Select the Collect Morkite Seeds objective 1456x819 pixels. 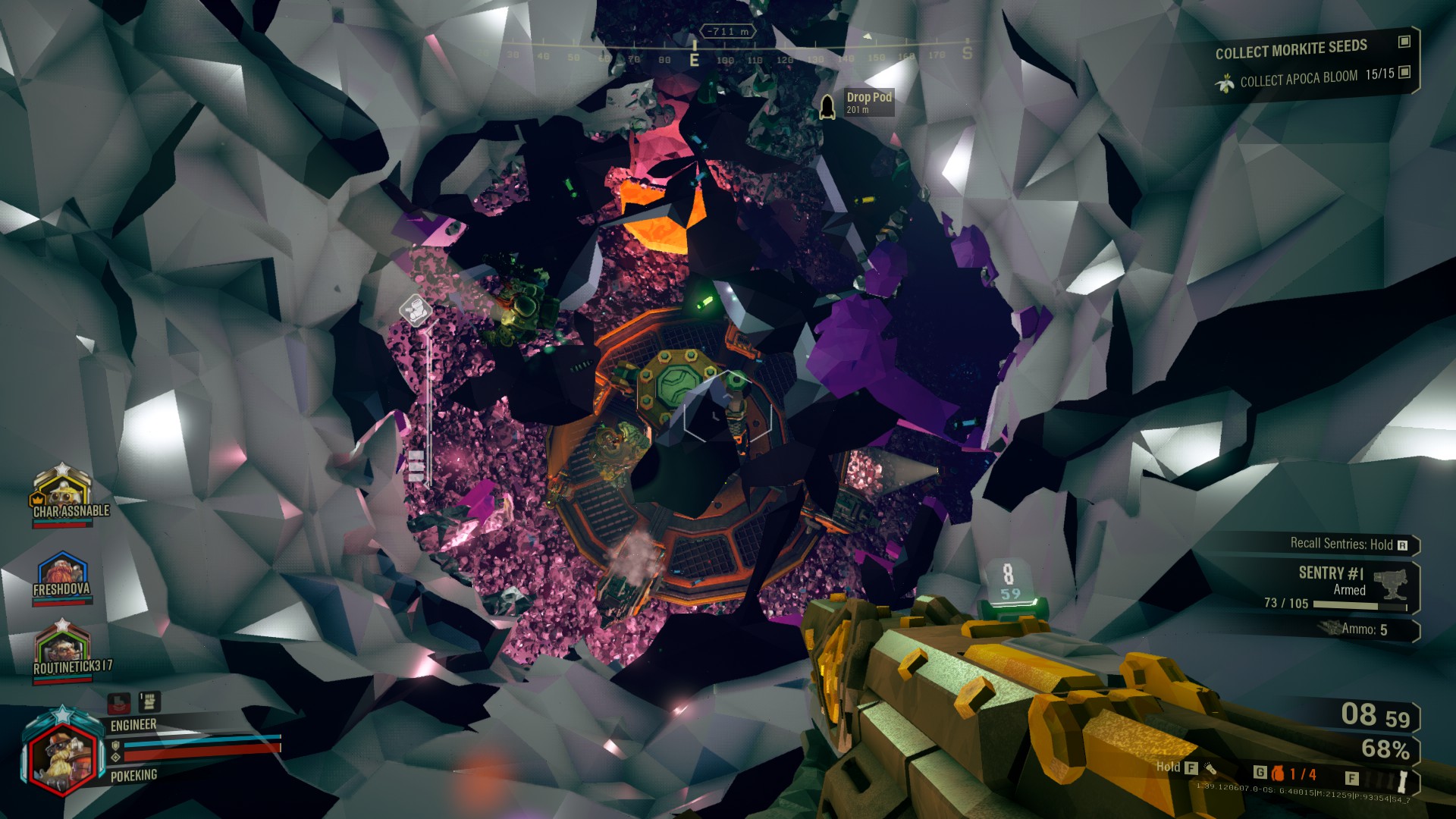[1291, 49]
